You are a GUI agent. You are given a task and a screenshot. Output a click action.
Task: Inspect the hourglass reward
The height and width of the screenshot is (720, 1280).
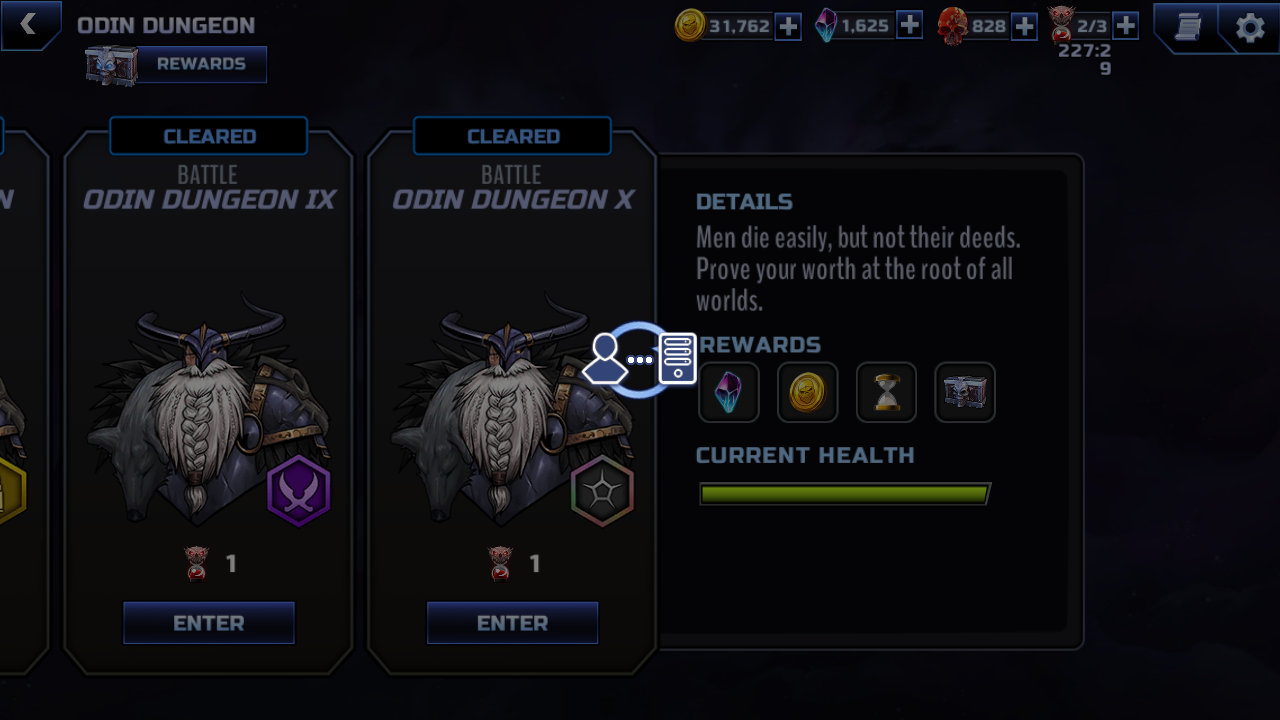coord(886,392)
